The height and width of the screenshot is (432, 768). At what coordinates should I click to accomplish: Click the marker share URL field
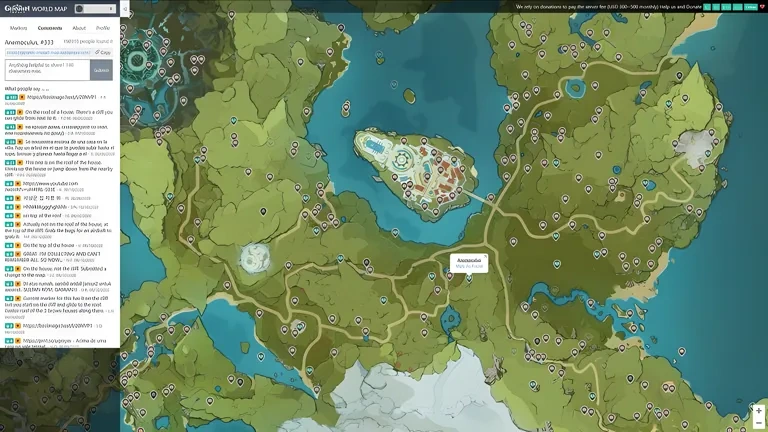48,52
